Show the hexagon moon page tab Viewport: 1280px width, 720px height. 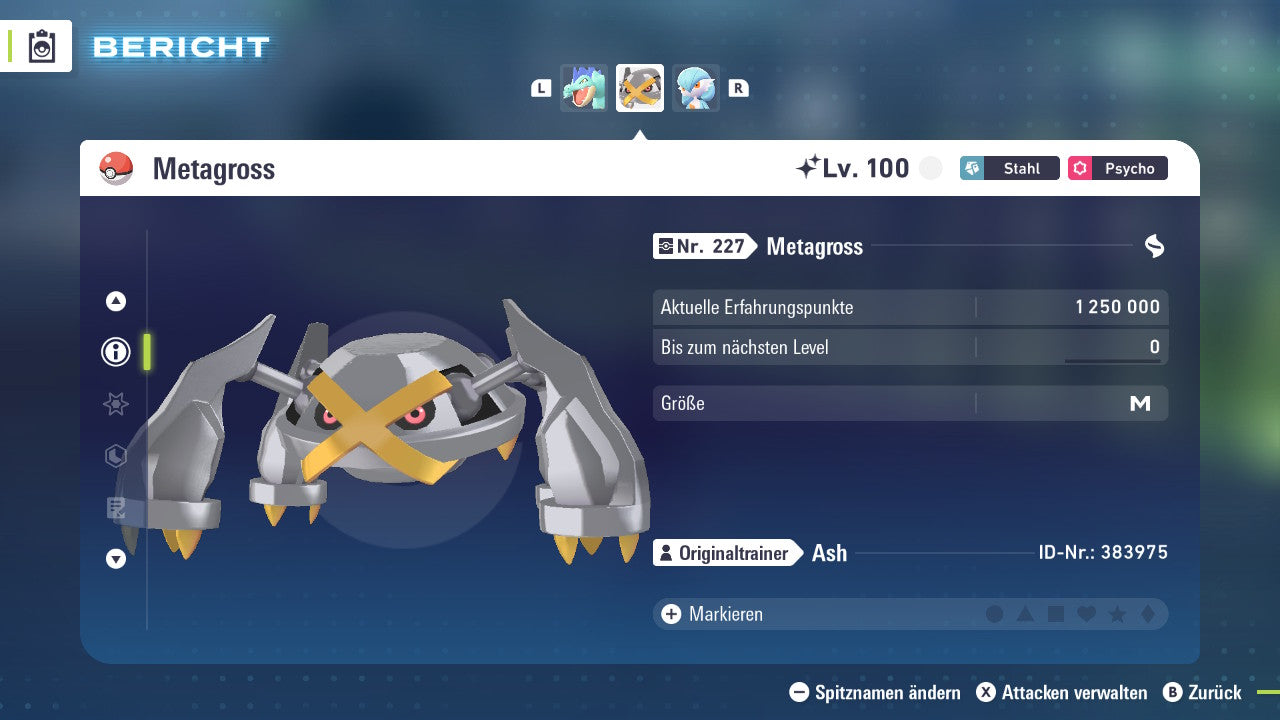116,456
